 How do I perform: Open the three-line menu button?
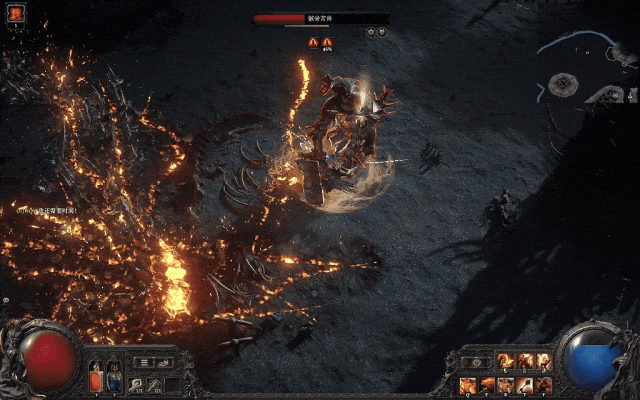point(144,363)
